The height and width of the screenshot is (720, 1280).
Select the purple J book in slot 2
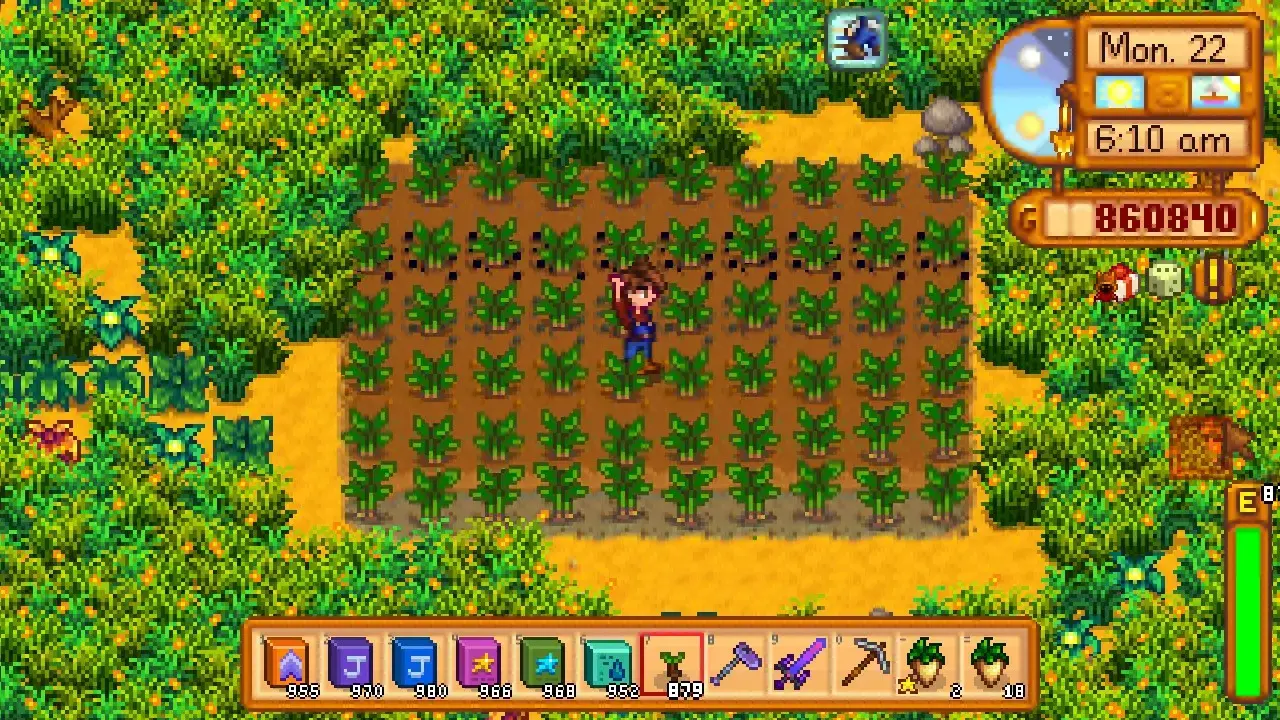[352, 660]
